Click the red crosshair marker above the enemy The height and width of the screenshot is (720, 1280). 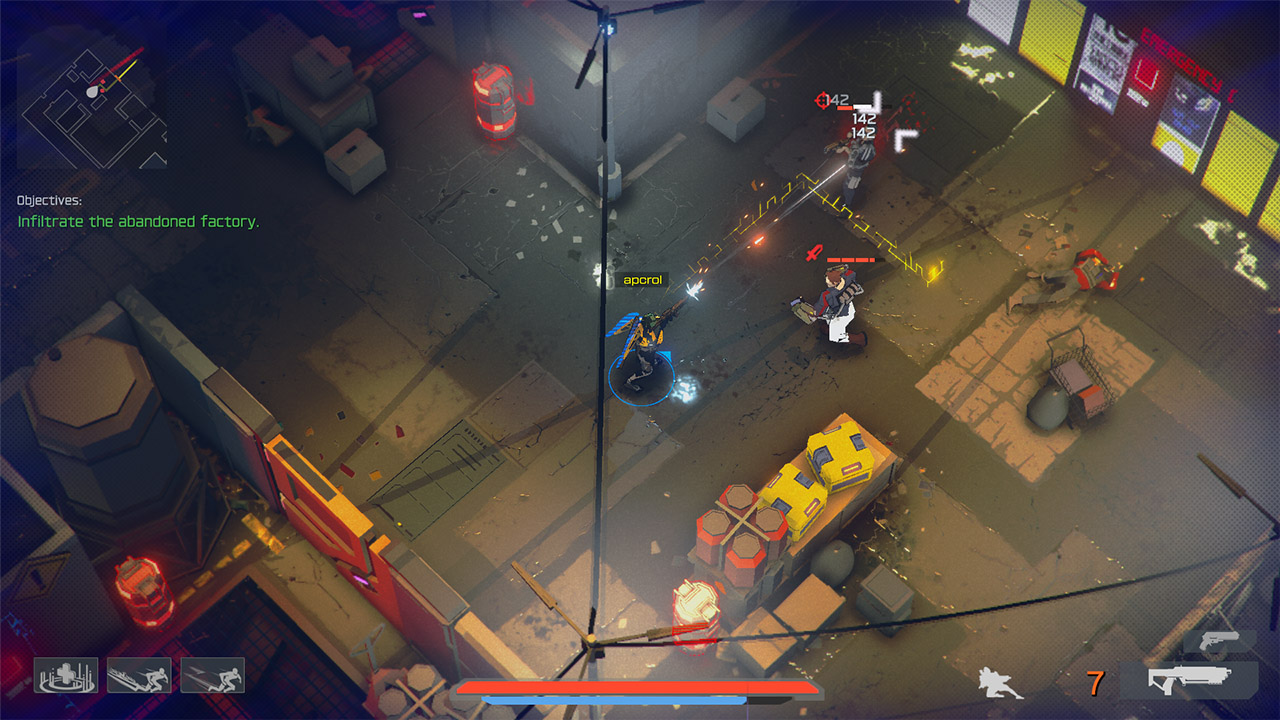[821, 101]
